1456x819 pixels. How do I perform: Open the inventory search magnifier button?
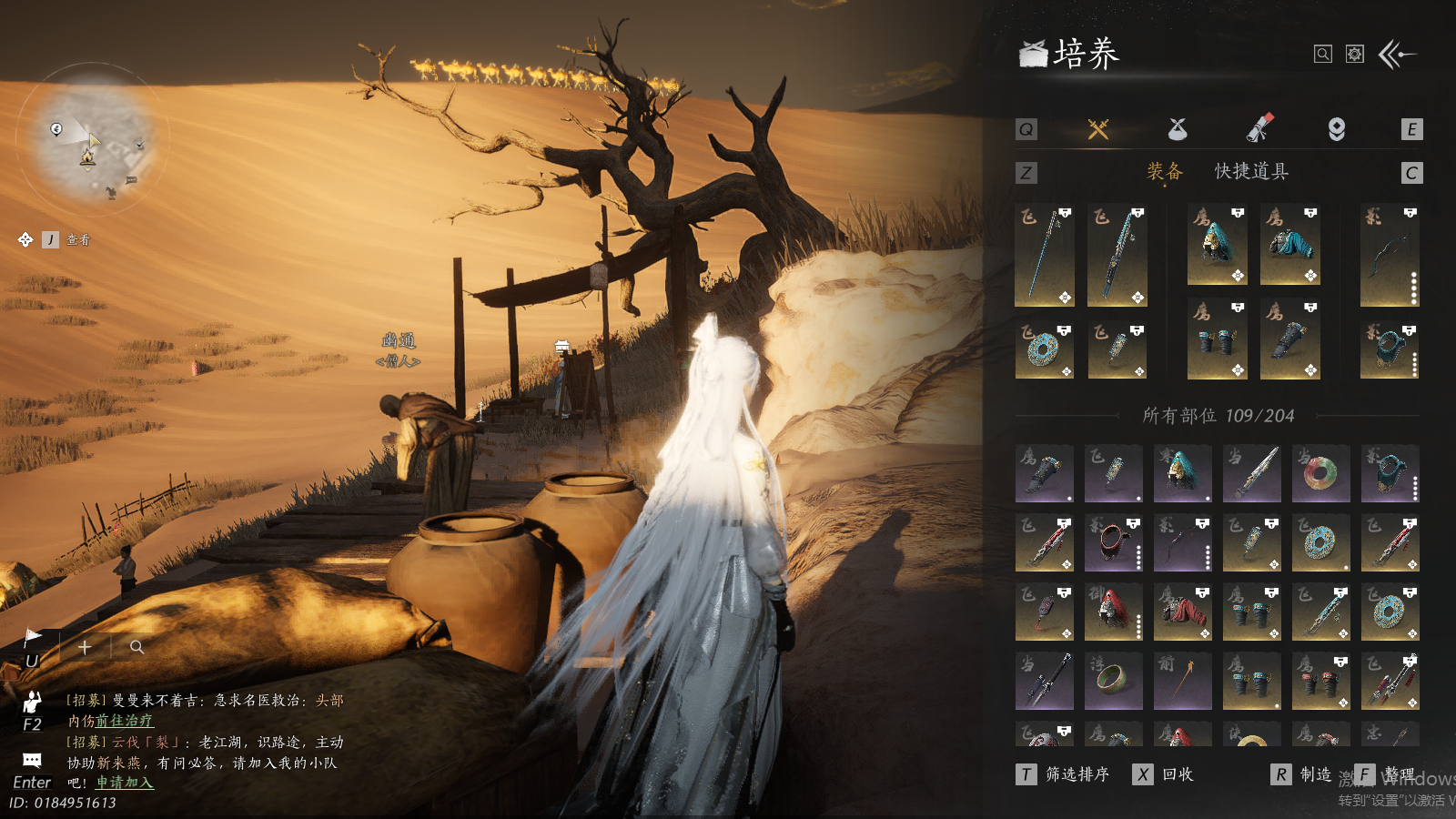coord(1323,55)
